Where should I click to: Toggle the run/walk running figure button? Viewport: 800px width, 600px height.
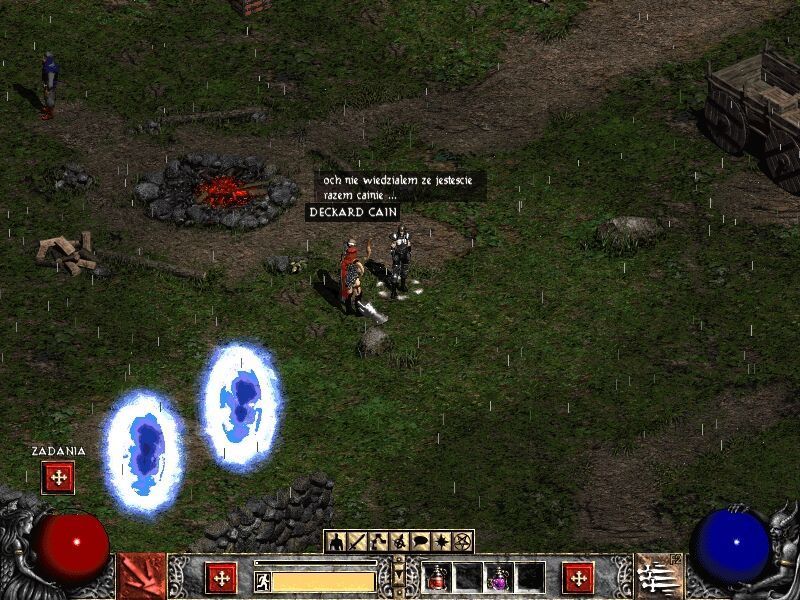point(262,580)
